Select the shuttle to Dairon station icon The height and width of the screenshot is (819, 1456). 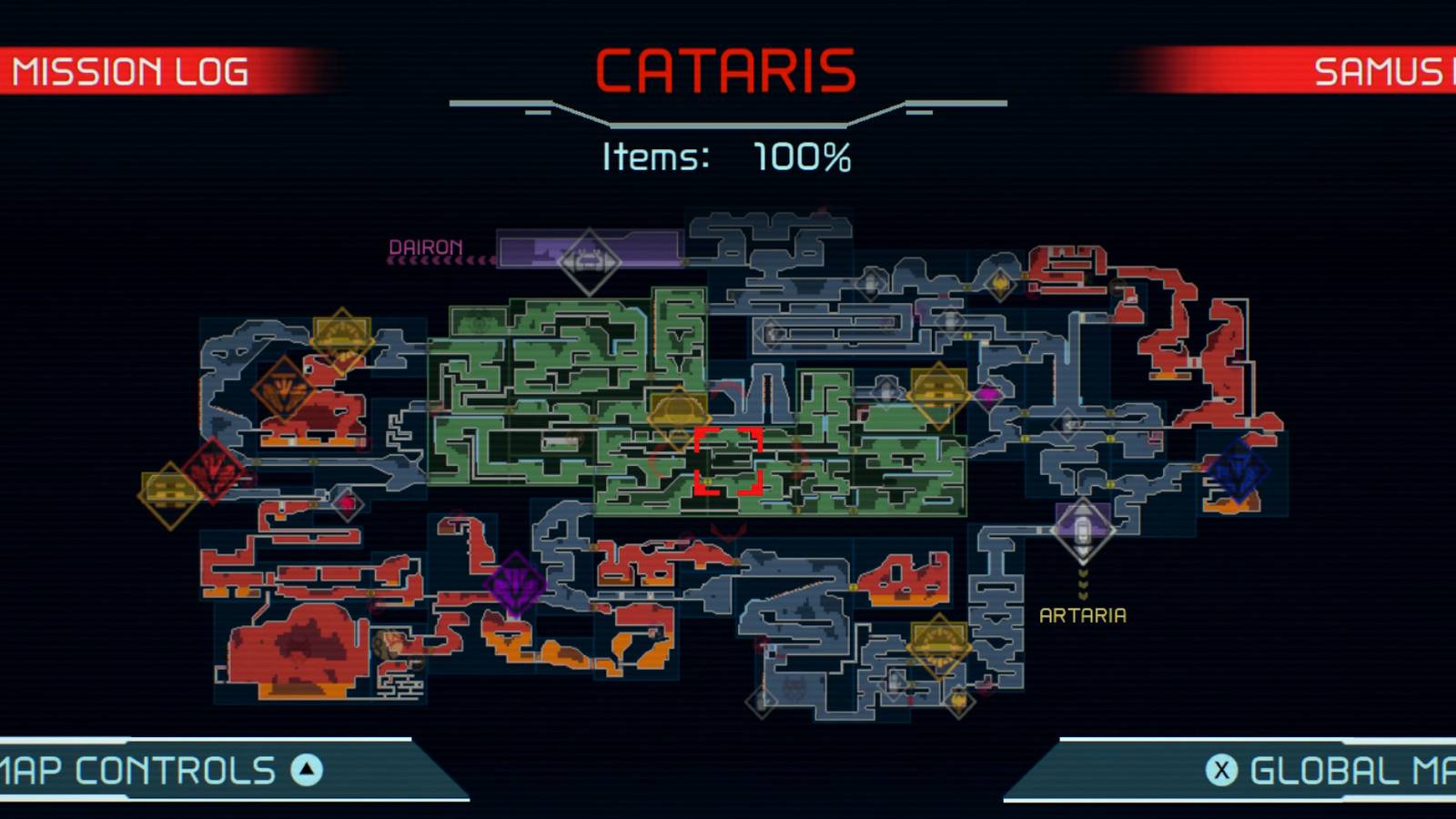[x=590, y=256]
